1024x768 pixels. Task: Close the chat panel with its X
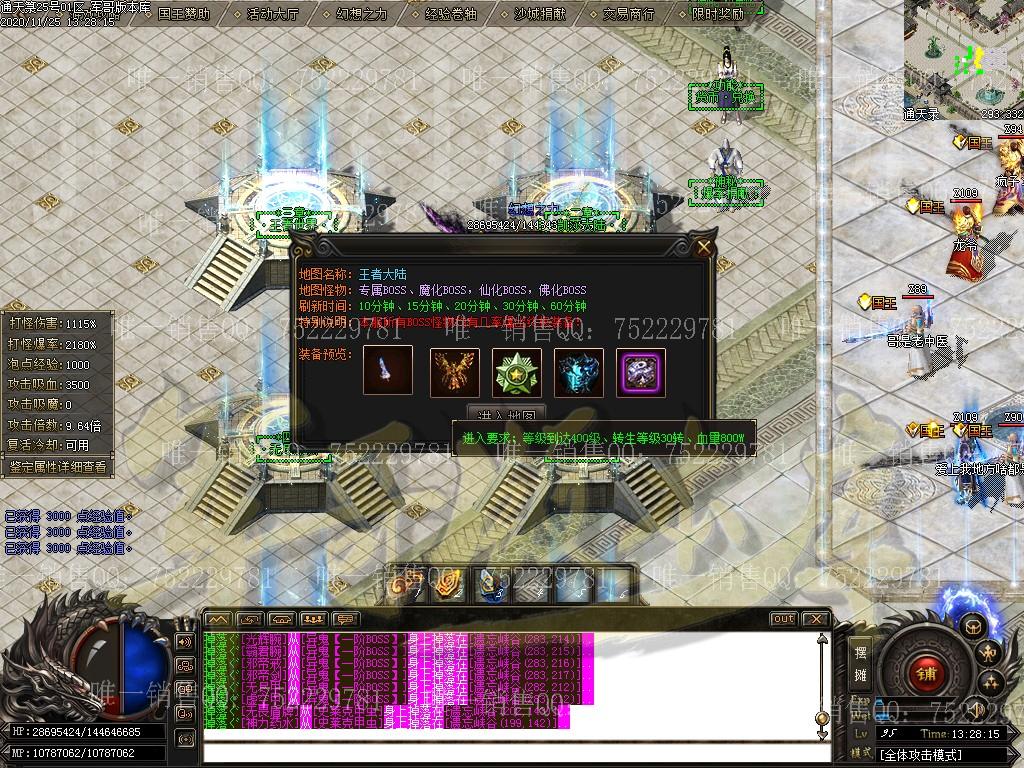click(815, 619)
